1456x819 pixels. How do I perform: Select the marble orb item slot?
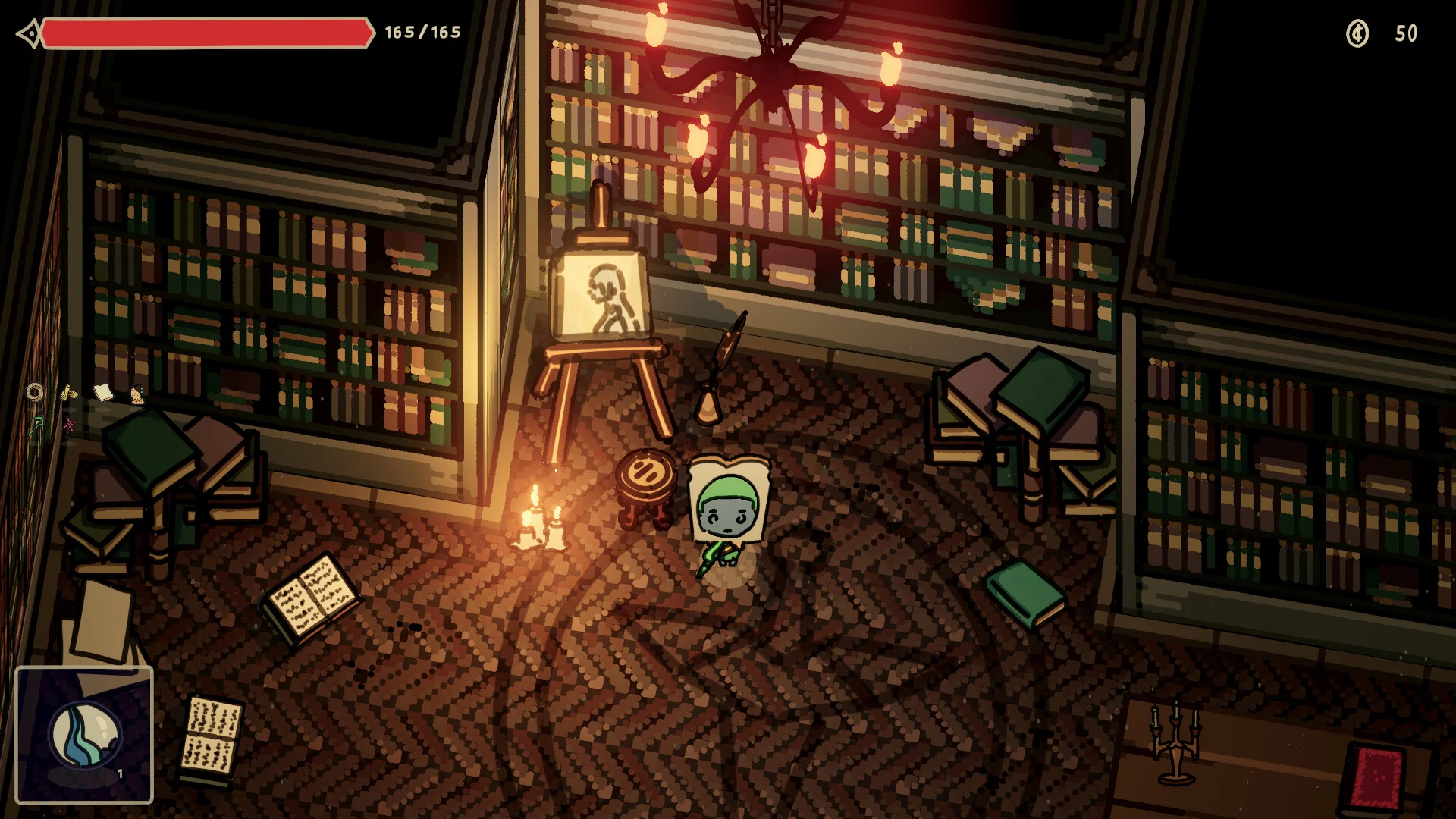point(84,735)
